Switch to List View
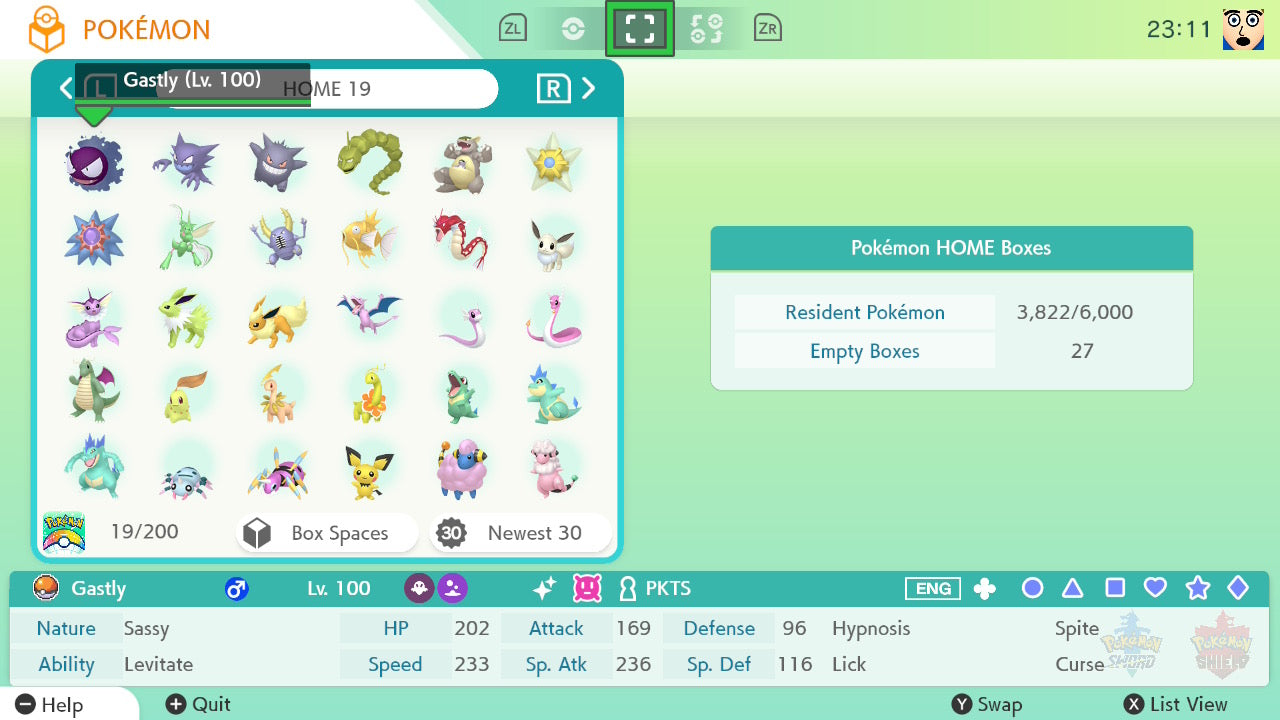Image resolution: width=1280 pixels, height=720 pixels. click(1175, 704)
